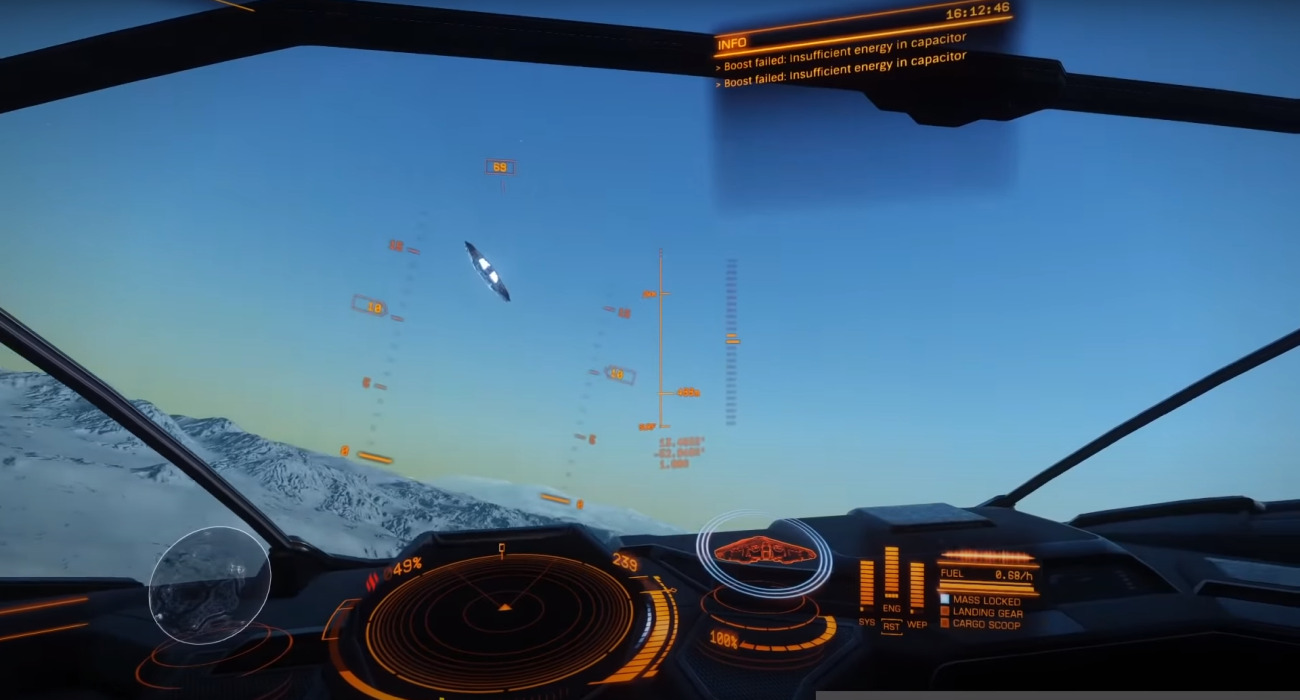Select the planet hologram globe
Screen dimensions: 1300x700
(x=209, y=585)
